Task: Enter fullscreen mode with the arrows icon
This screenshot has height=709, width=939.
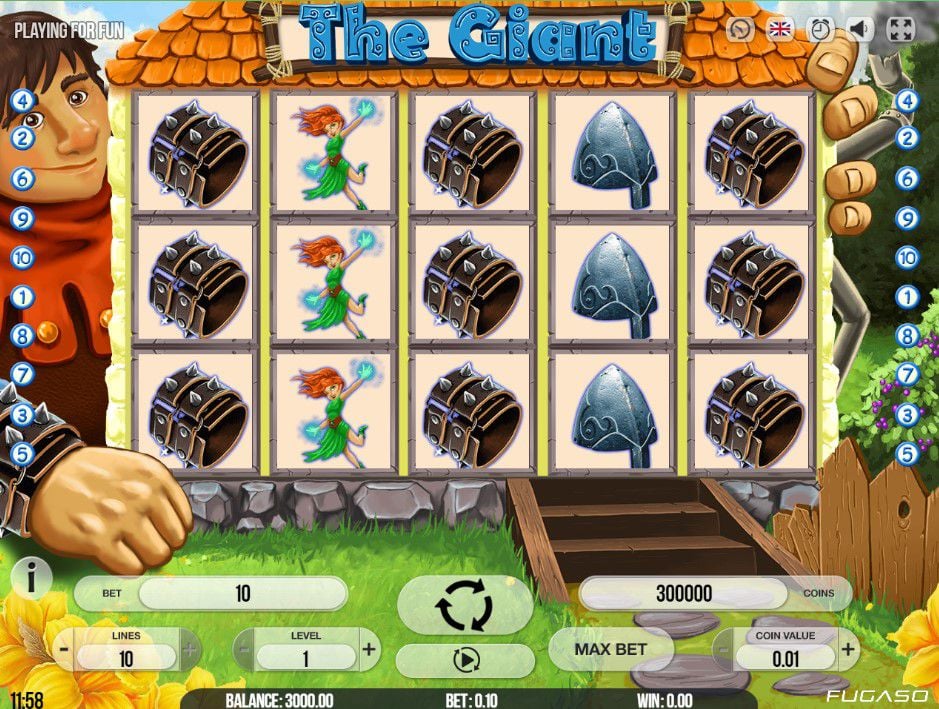Action: [x=901, y=29]
